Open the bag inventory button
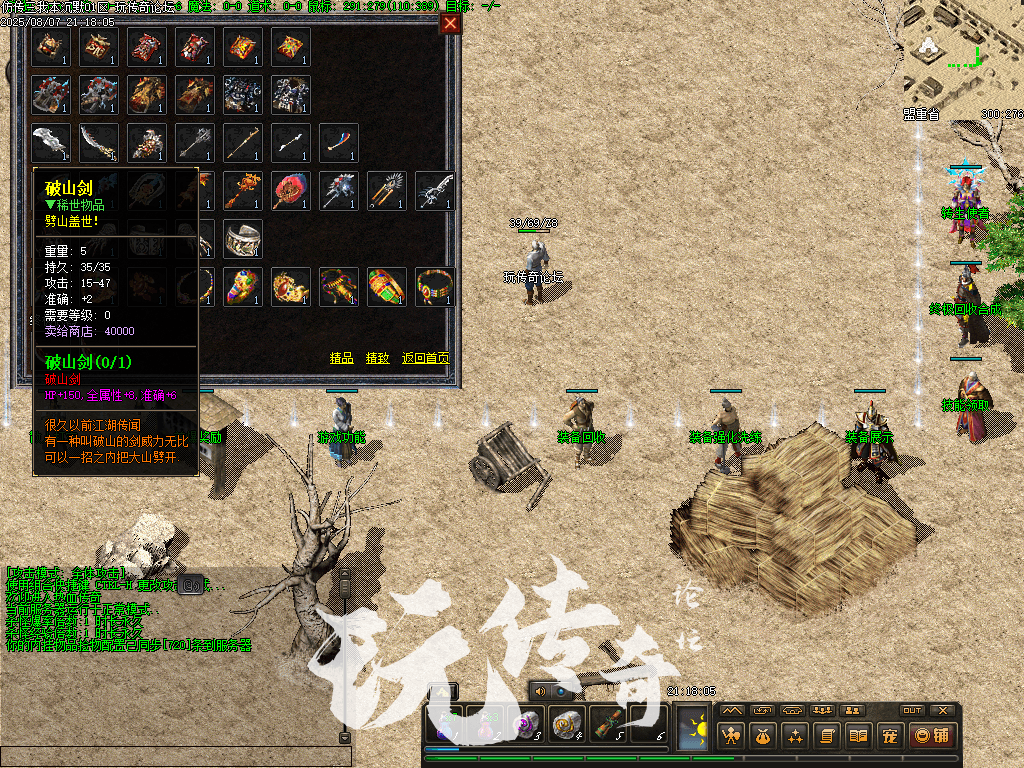Screen dimensions: 1024x768 tap(763, 737)
